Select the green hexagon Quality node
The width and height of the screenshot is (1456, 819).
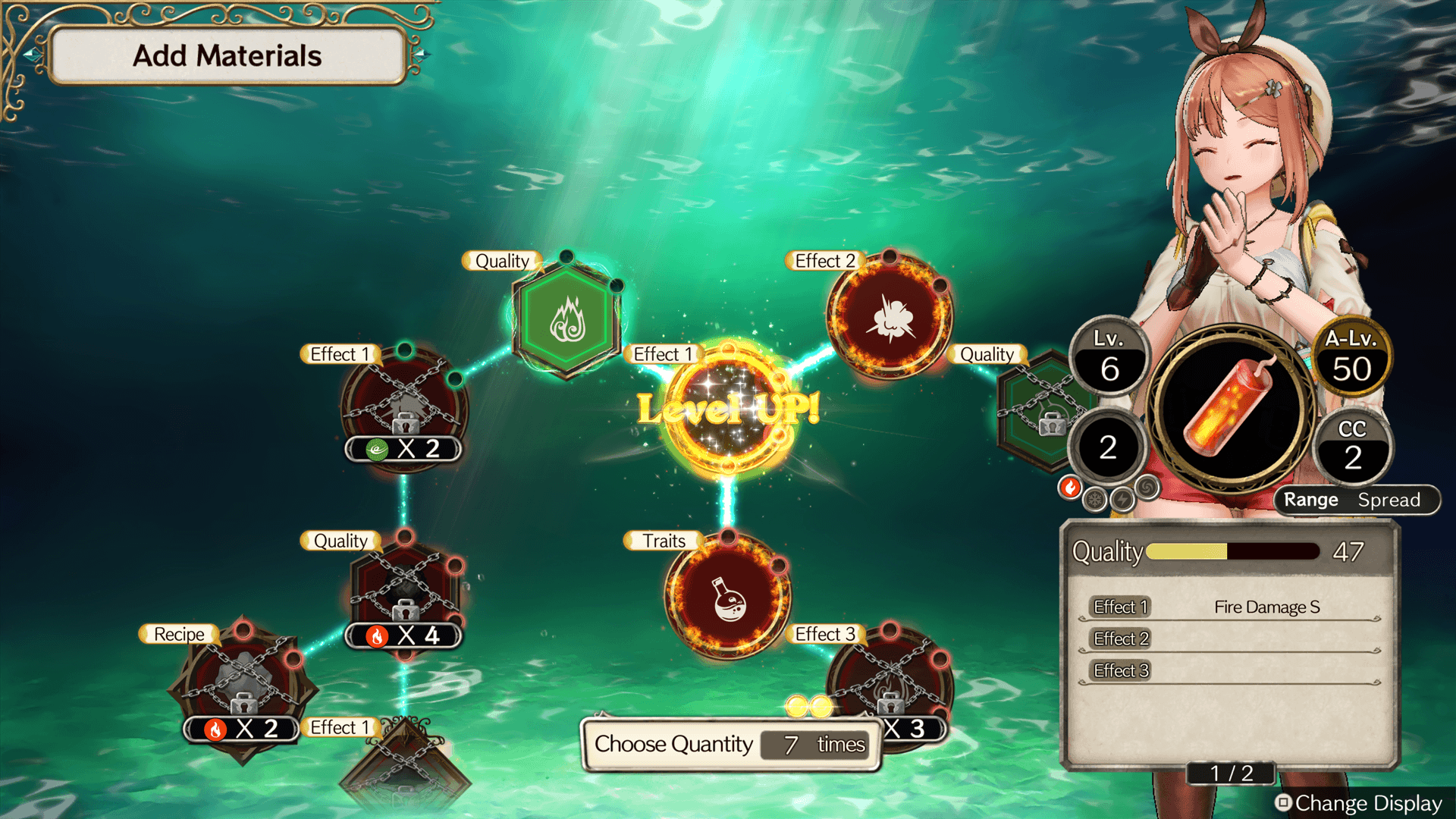(x=566, y=318)
